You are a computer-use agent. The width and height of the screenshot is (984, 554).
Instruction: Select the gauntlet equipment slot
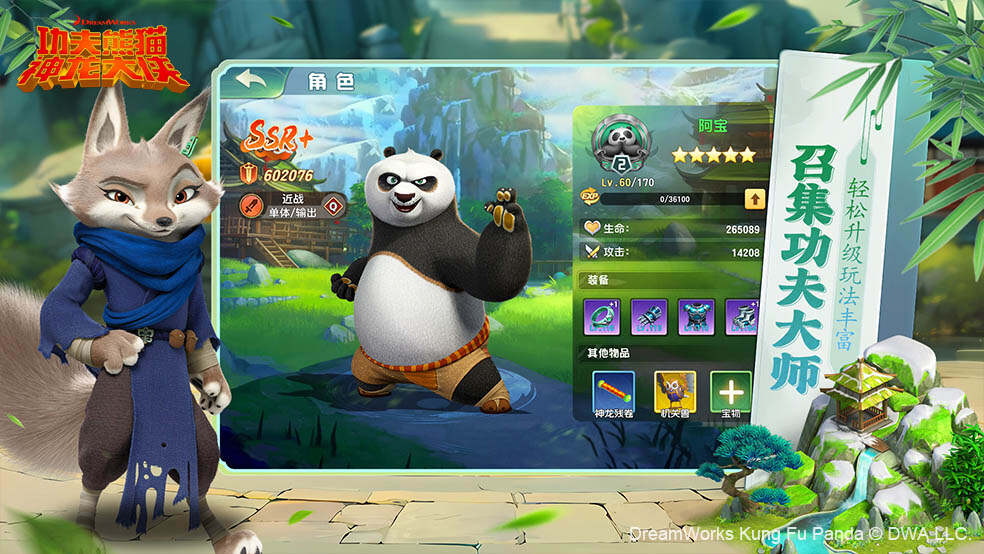649,315
